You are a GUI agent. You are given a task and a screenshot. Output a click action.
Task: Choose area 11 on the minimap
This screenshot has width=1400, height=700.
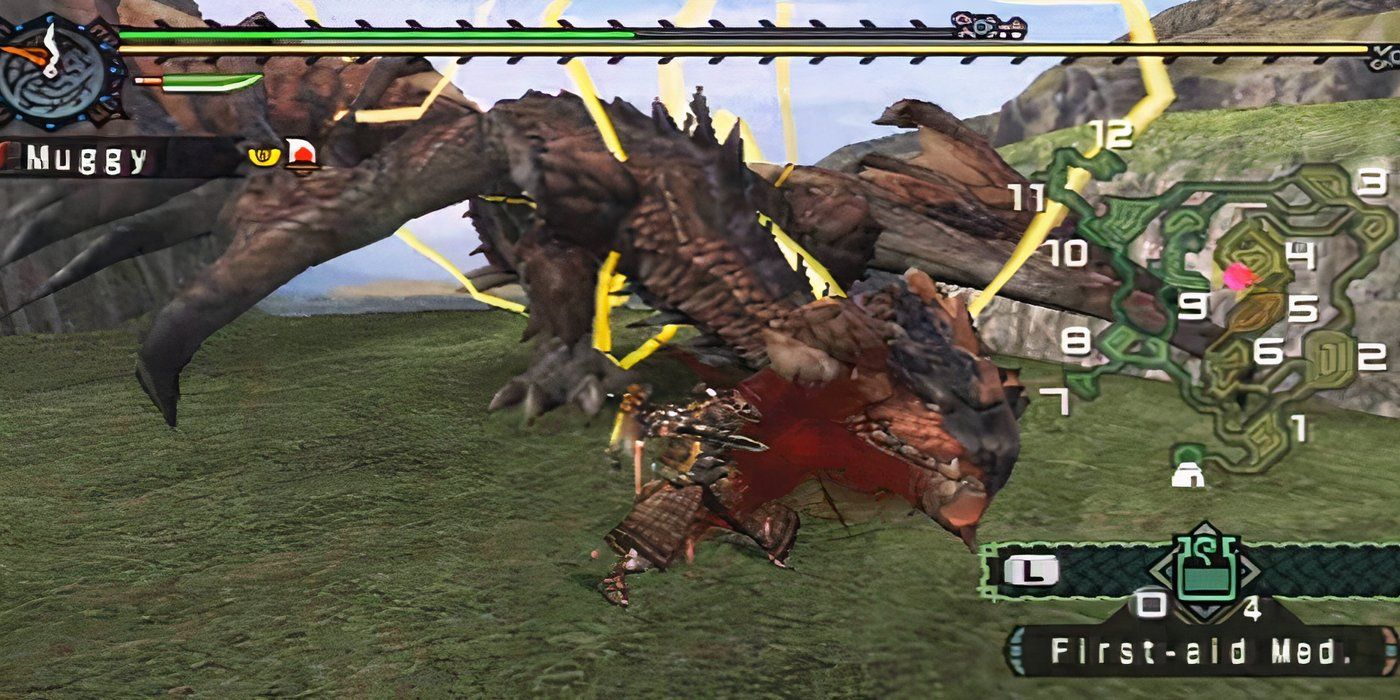point(1027,197)
